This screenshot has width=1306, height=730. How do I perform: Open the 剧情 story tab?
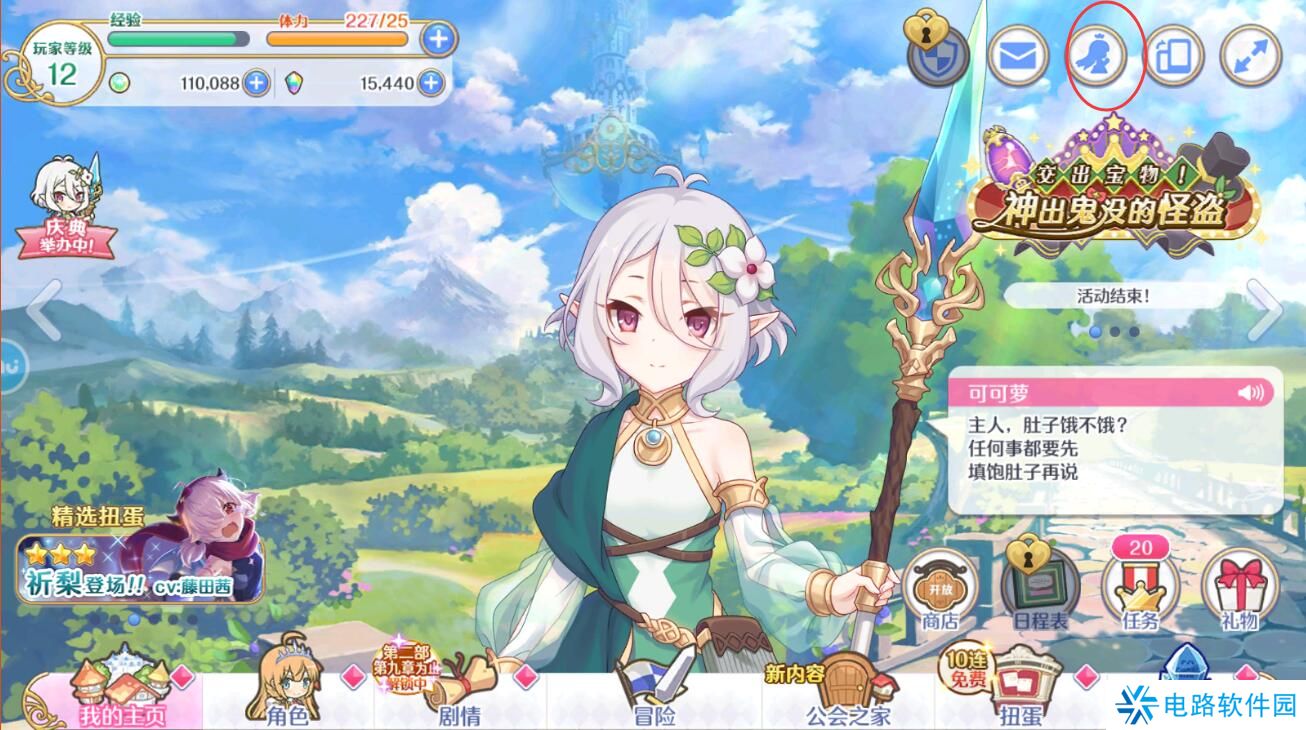[x=458, y=698]
